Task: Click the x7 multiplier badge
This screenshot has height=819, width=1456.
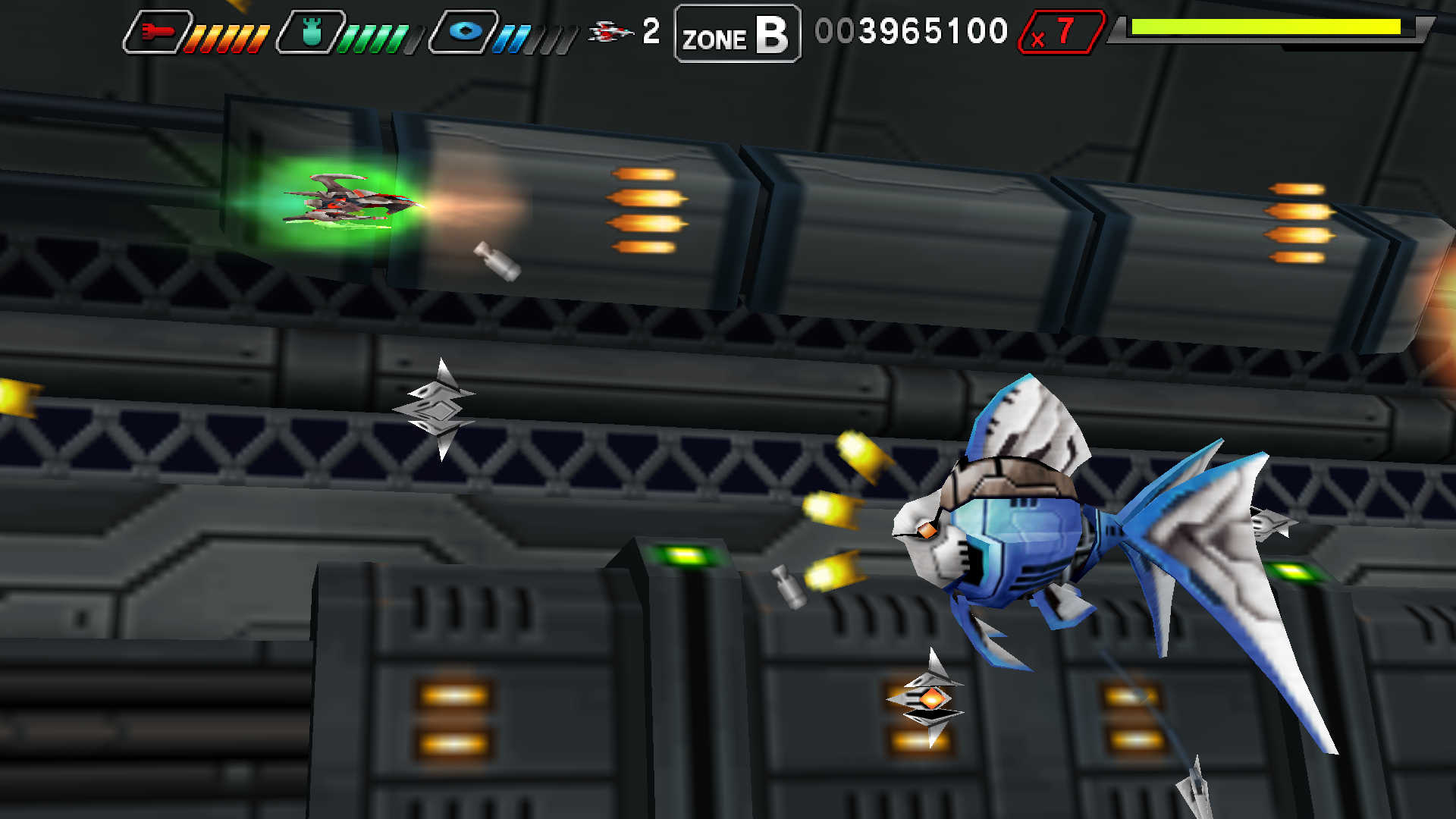Action: click(1062, 30)
